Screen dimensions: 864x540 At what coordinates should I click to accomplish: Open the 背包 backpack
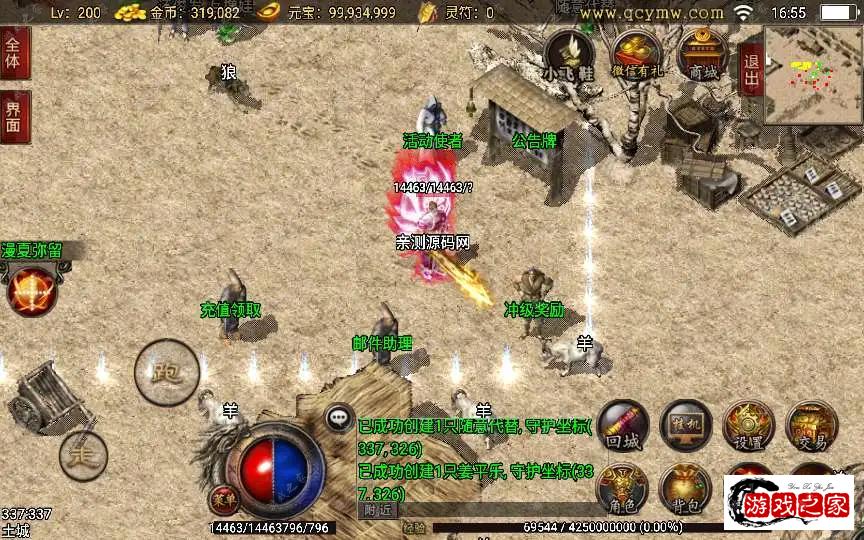tap(686, 488)
